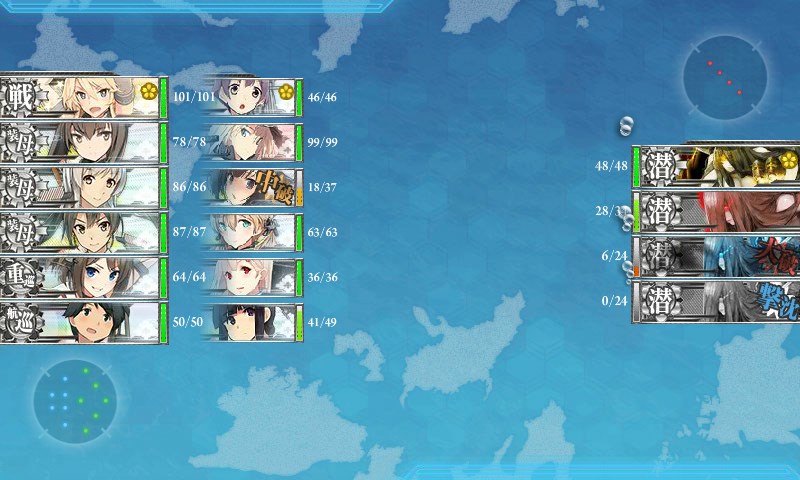Select the escort ship card marked 中破
800x480 pixels.
(250, 187)
